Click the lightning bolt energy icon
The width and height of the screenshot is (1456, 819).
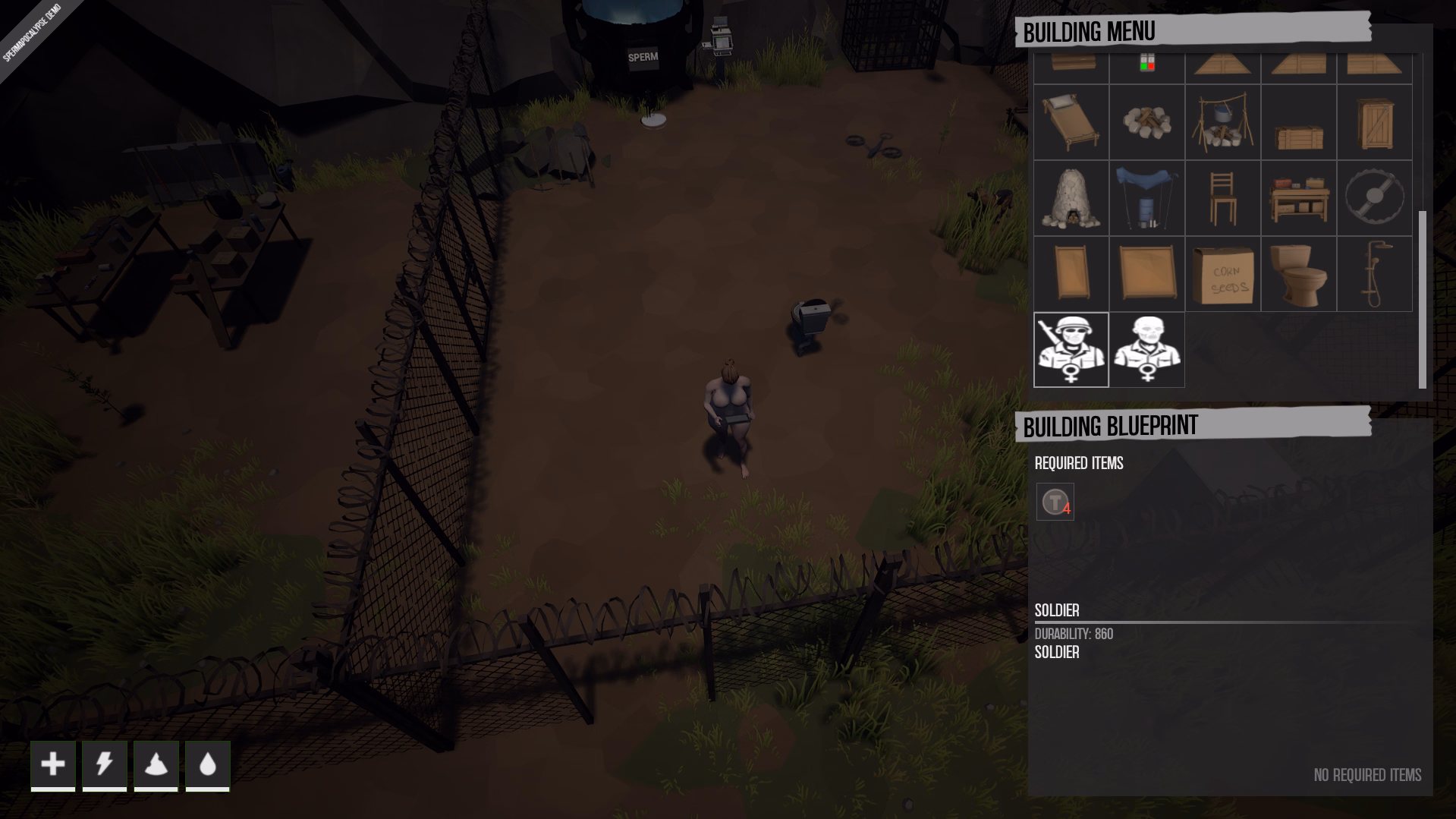coord(105,764)
